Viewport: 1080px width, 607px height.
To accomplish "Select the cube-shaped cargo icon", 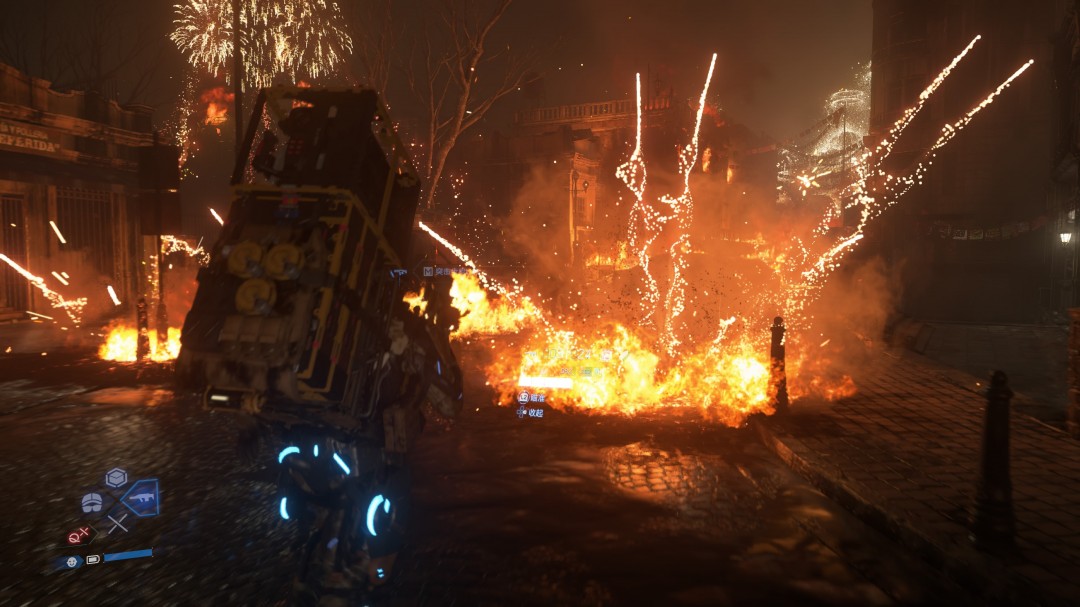I will [116, 477].
